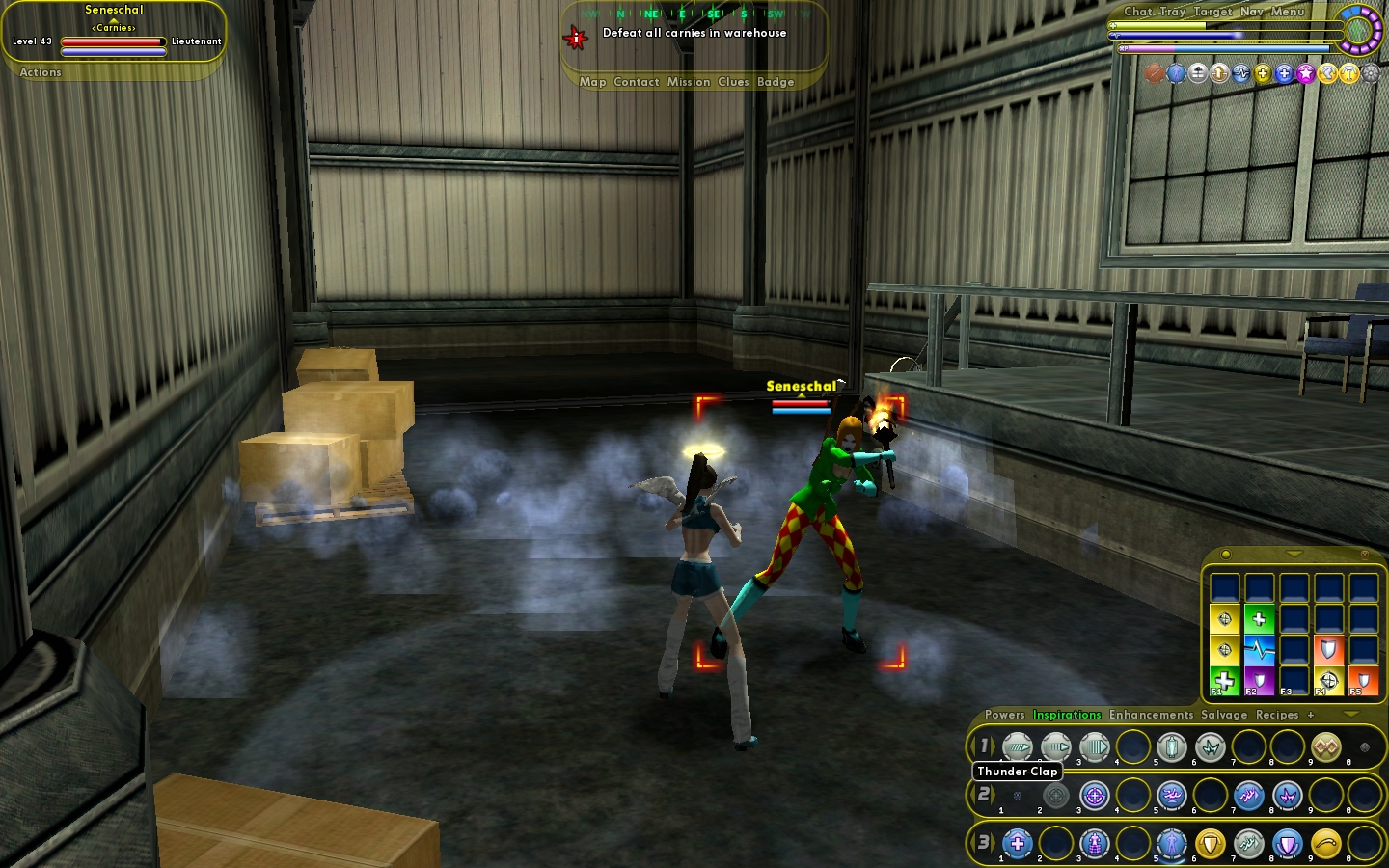1389x868 pixels.
Task: Toggle the Chat window
Action: (1137, 12)
